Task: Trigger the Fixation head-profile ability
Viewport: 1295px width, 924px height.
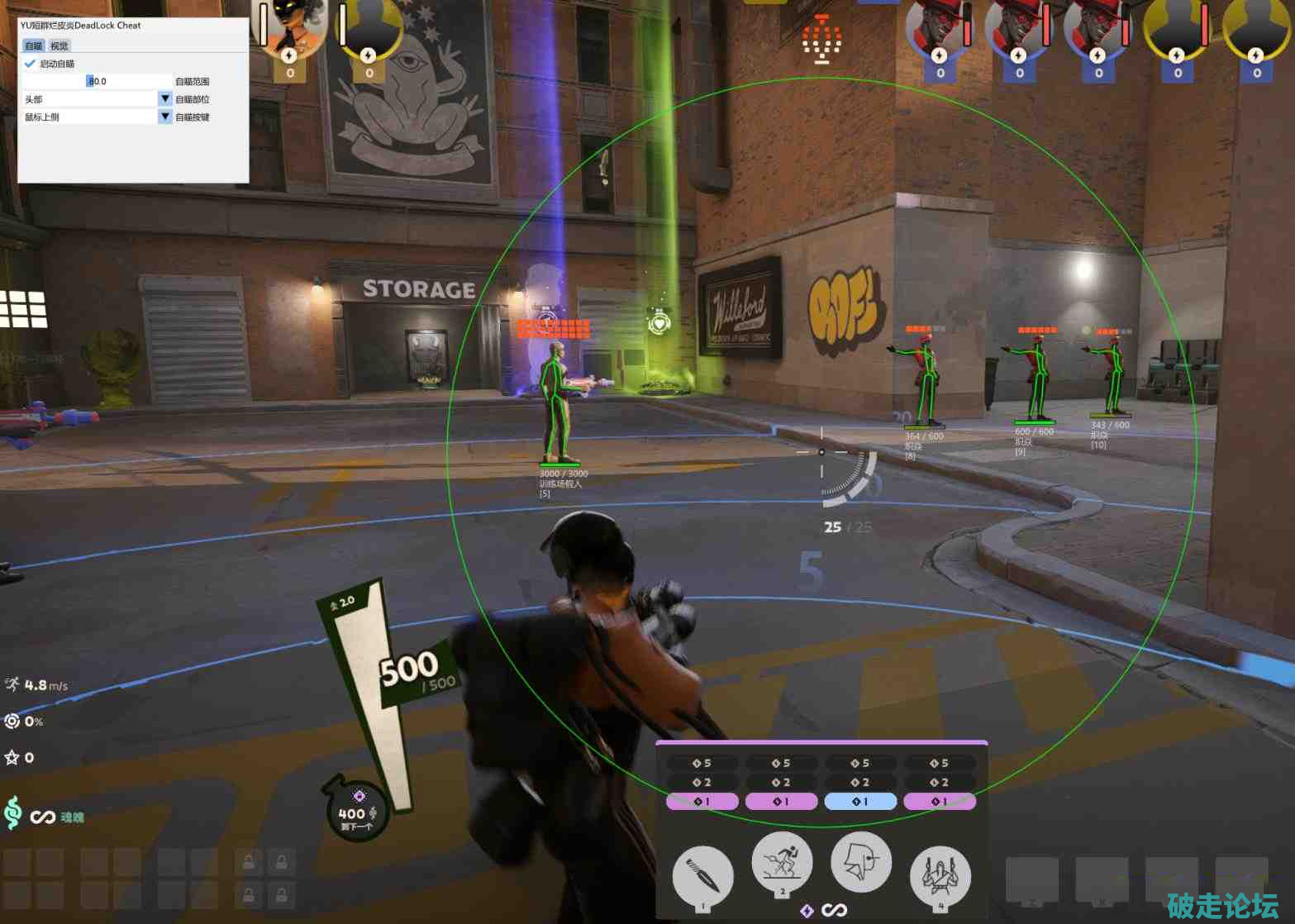Action: coord(860,862)
